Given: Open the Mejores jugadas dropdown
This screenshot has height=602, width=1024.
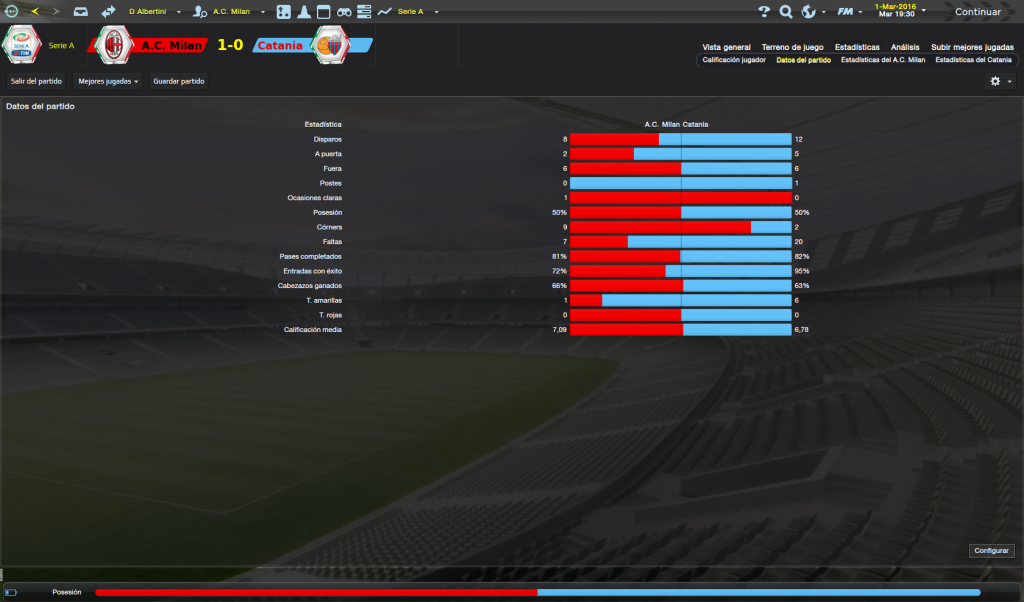Looking at the screenshot, I should [x=108, y=81].
